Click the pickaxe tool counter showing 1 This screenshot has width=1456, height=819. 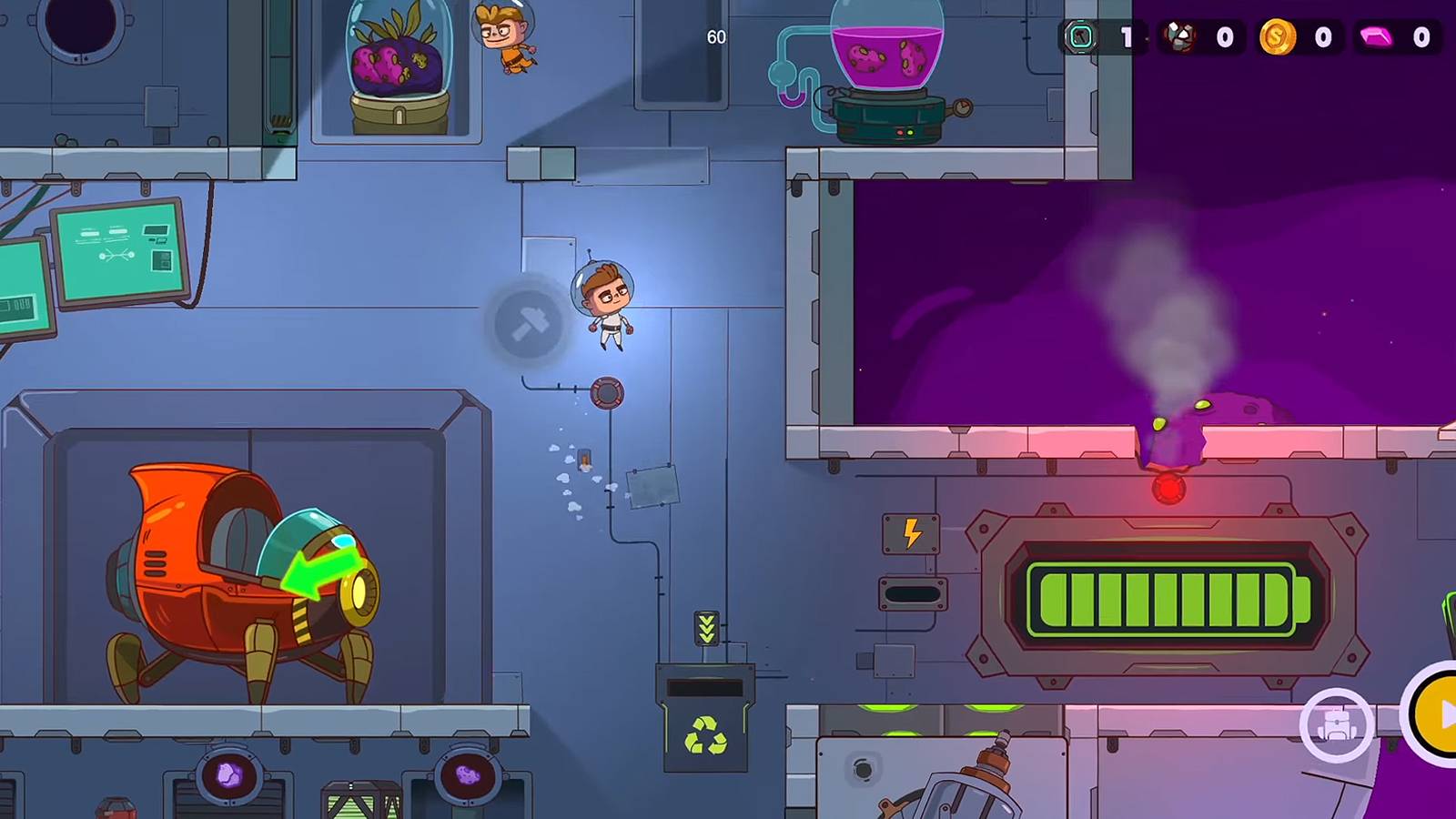[x=1101, y=37]
